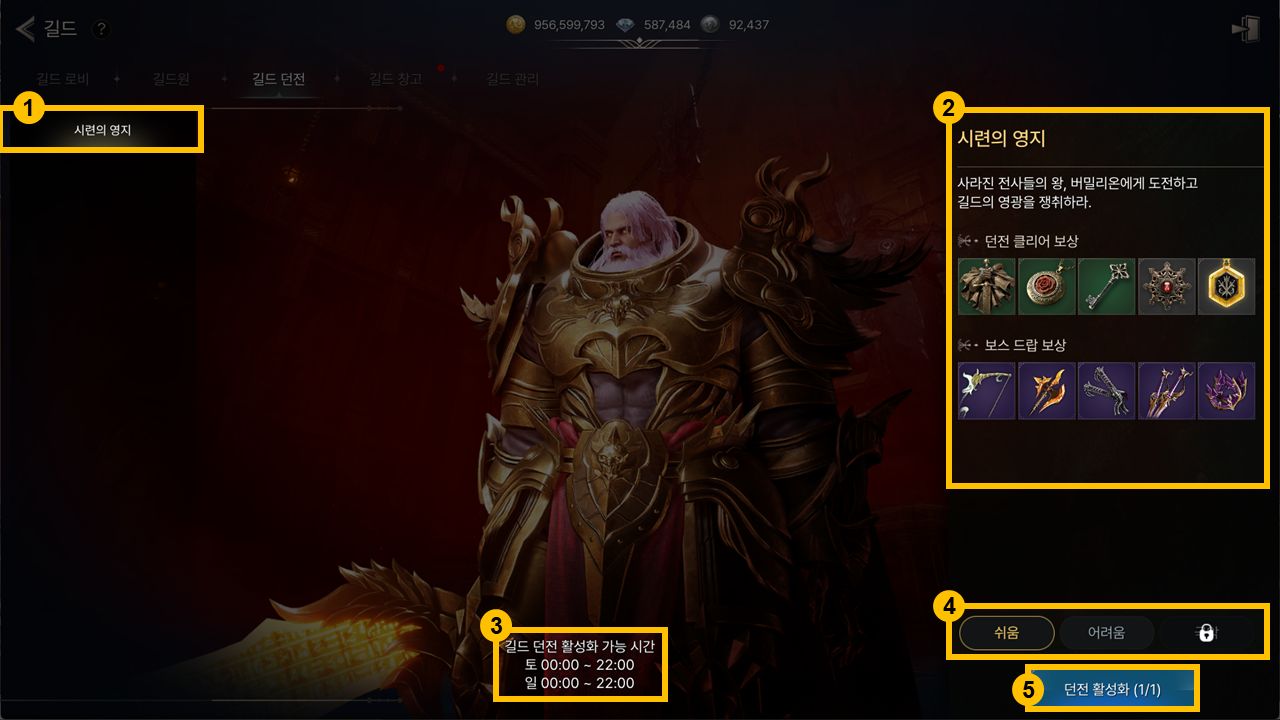
Task: Select the 시련의 영지 dungeon entry
Action: pyautogui.click(x=102, y=130)
